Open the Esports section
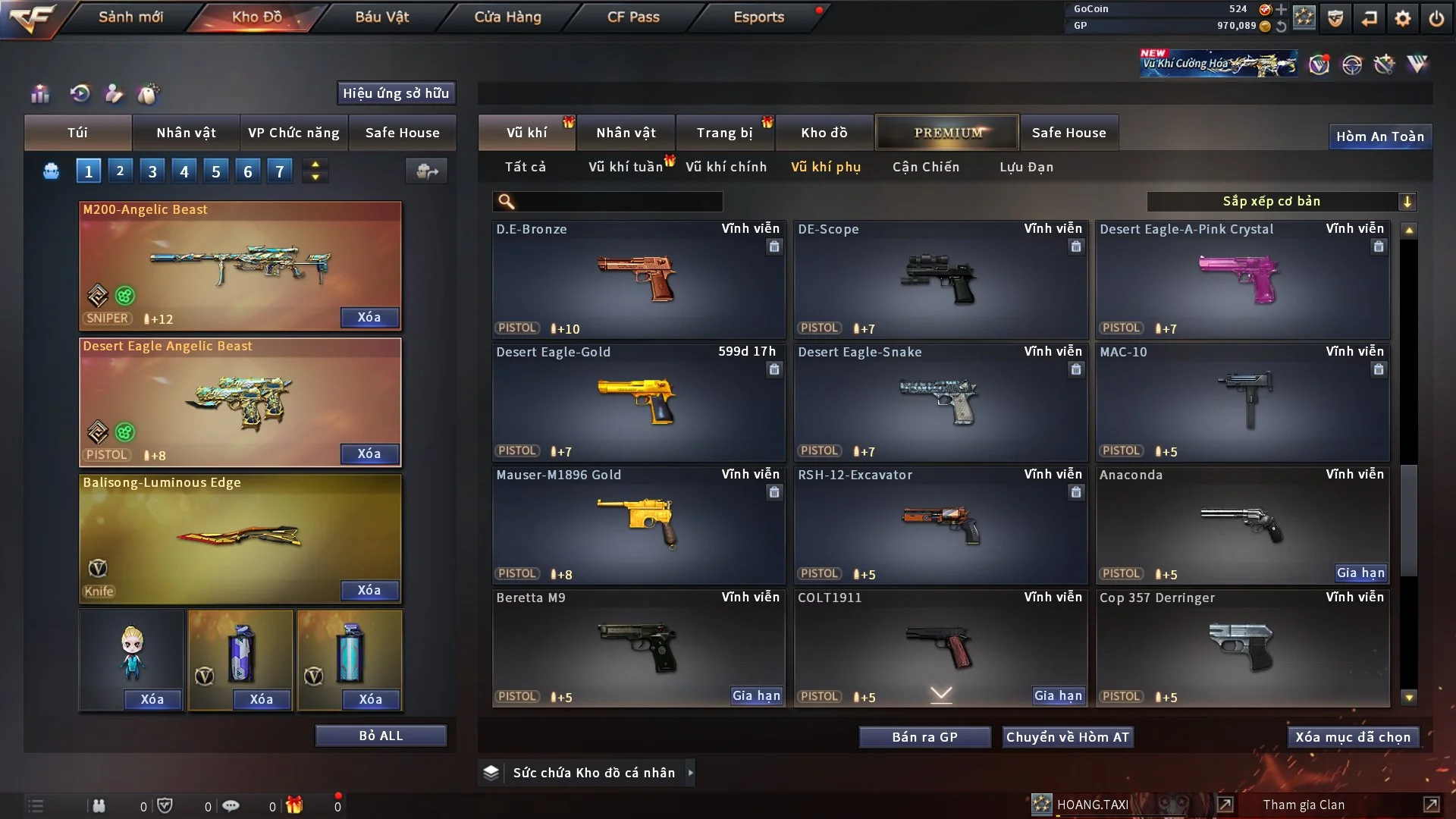1456x819 pixels. [x=758, y=17]
